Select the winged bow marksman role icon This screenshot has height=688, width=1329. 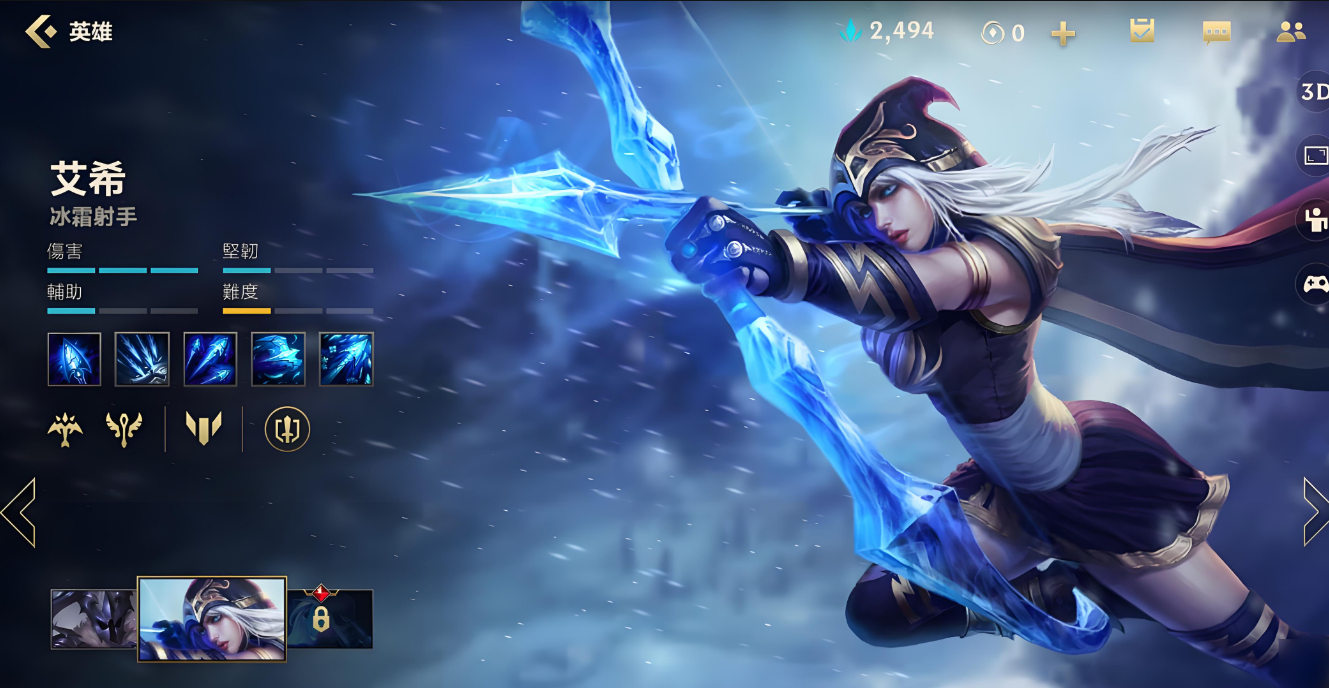coord(65,429)
